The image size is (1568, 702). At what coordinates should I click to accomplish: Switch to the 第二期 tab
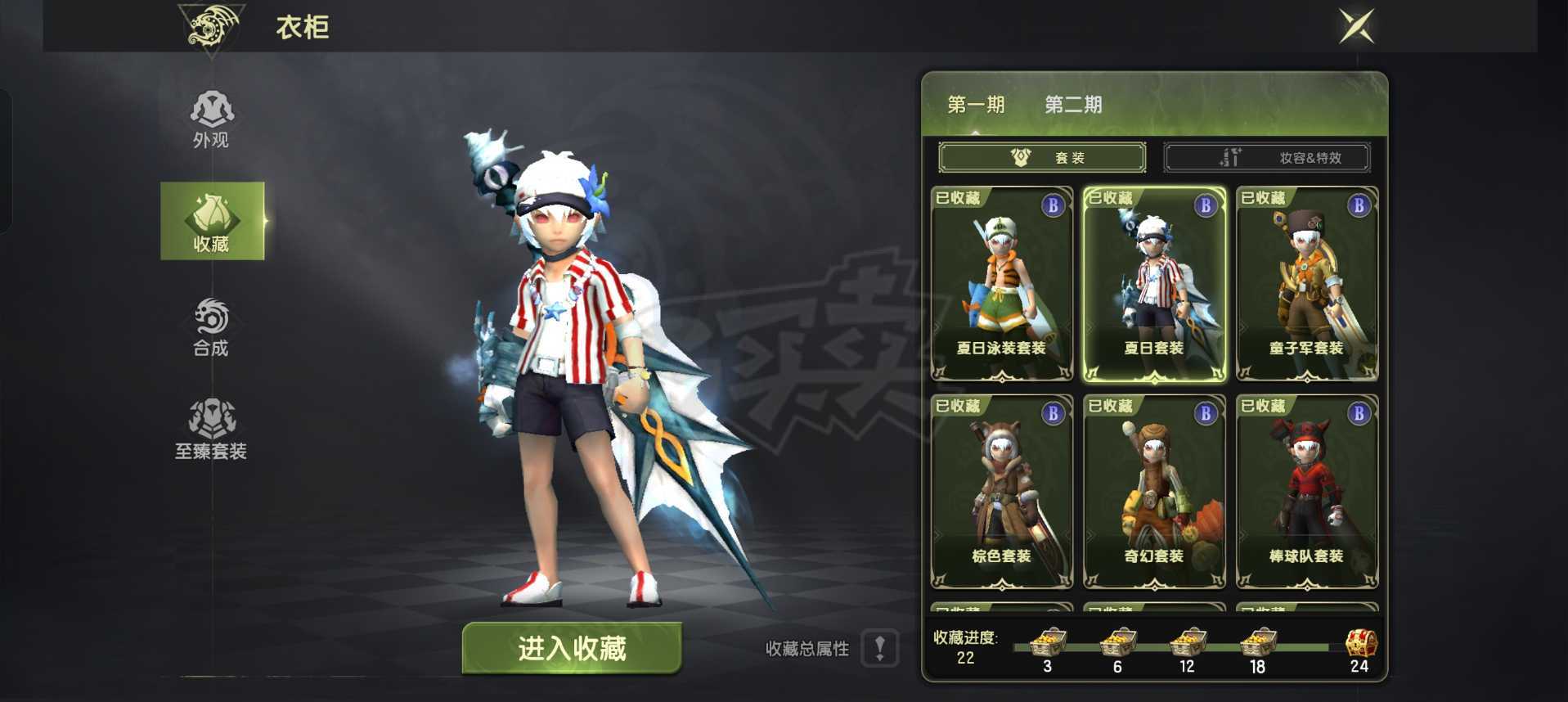tap(1073, 105)
